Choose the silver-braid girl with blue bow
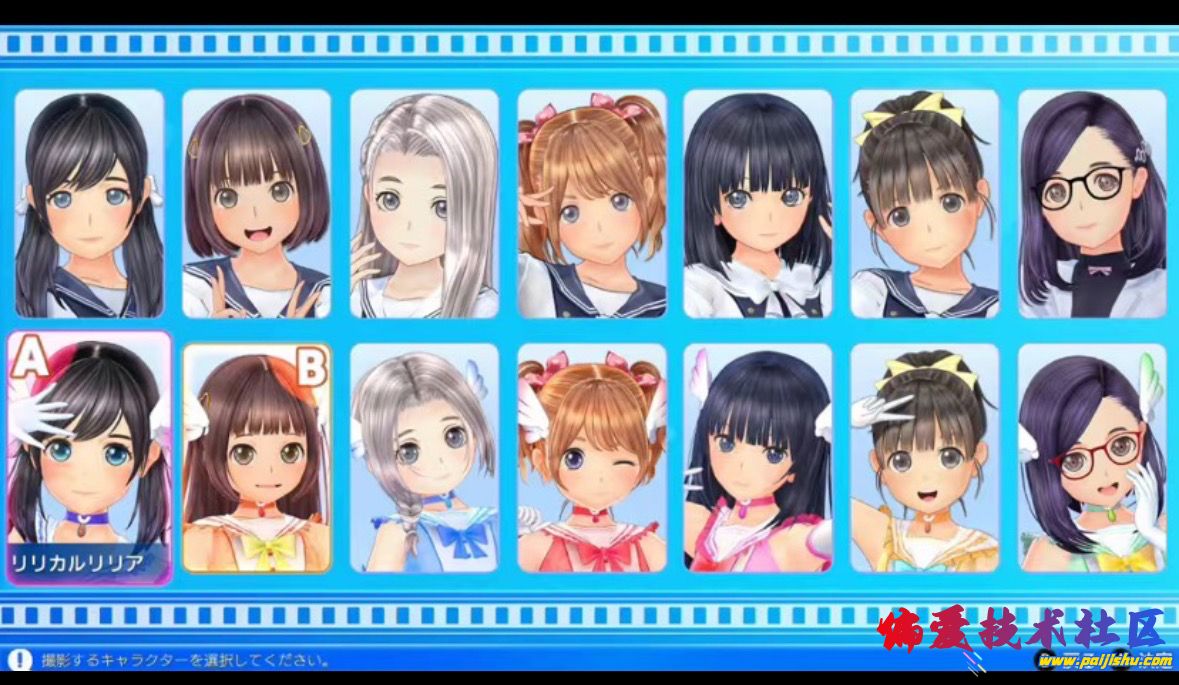This screenshot has height=685, width=1179. click(x=424, y=457)
